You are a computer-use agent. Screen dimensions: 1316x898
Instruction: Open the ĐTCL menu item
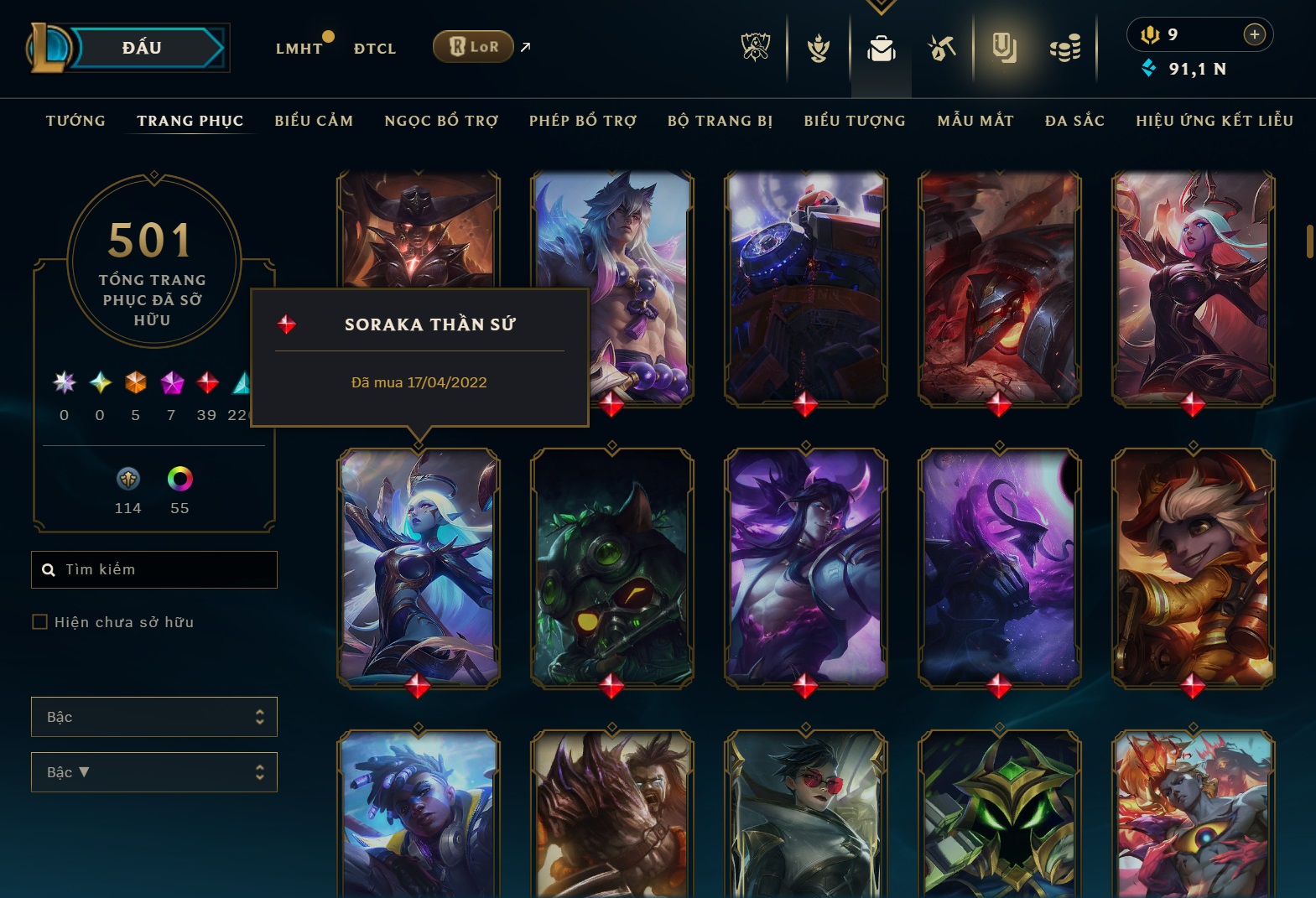[x=374, y=48]
